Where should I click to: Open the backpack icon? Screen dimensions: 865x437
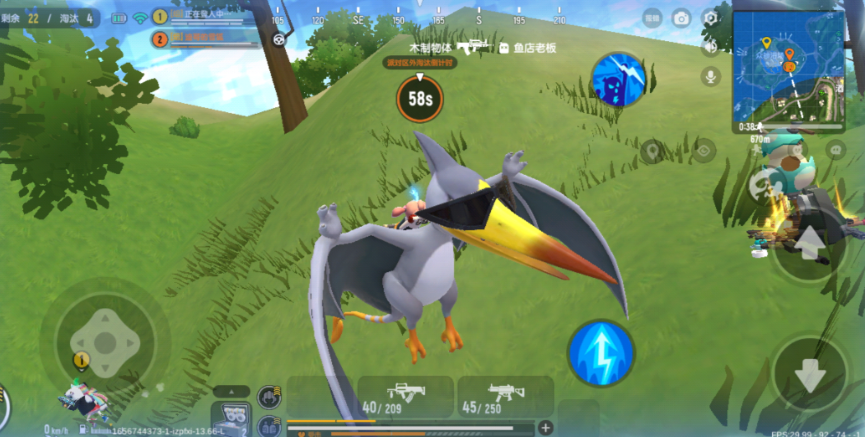[x=233, y=413]
